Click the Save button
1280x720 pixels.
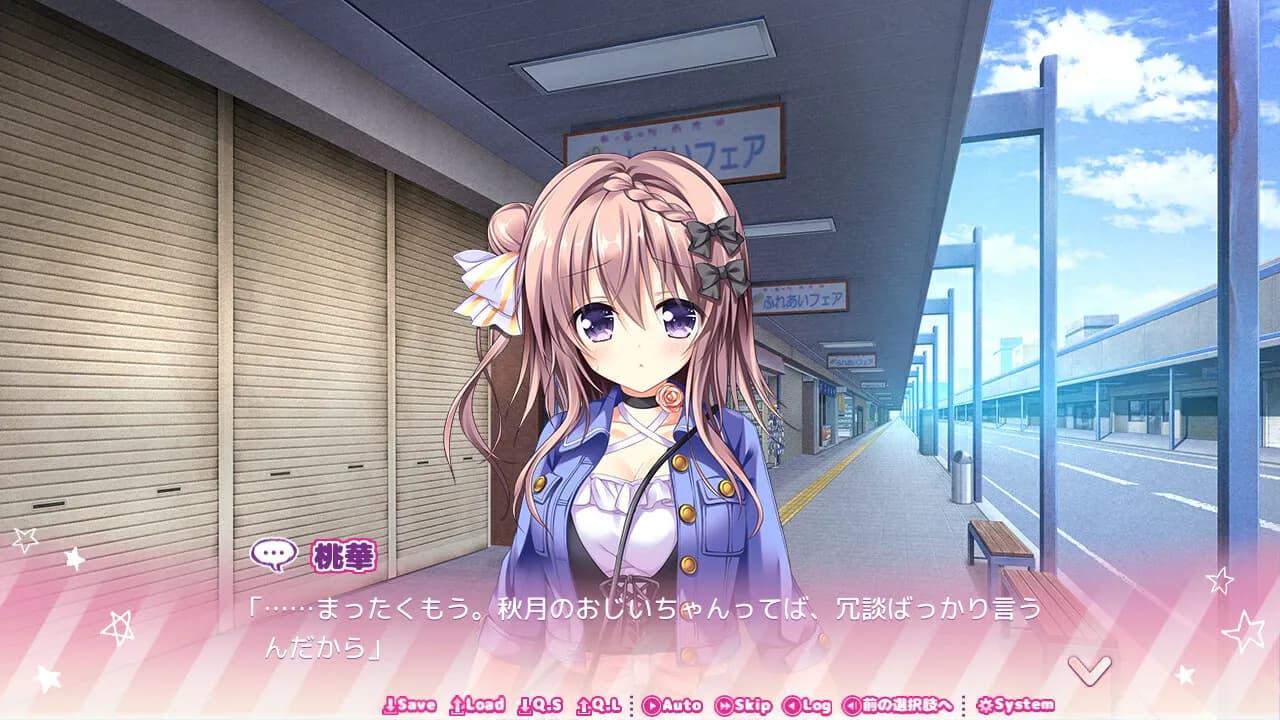410,704
